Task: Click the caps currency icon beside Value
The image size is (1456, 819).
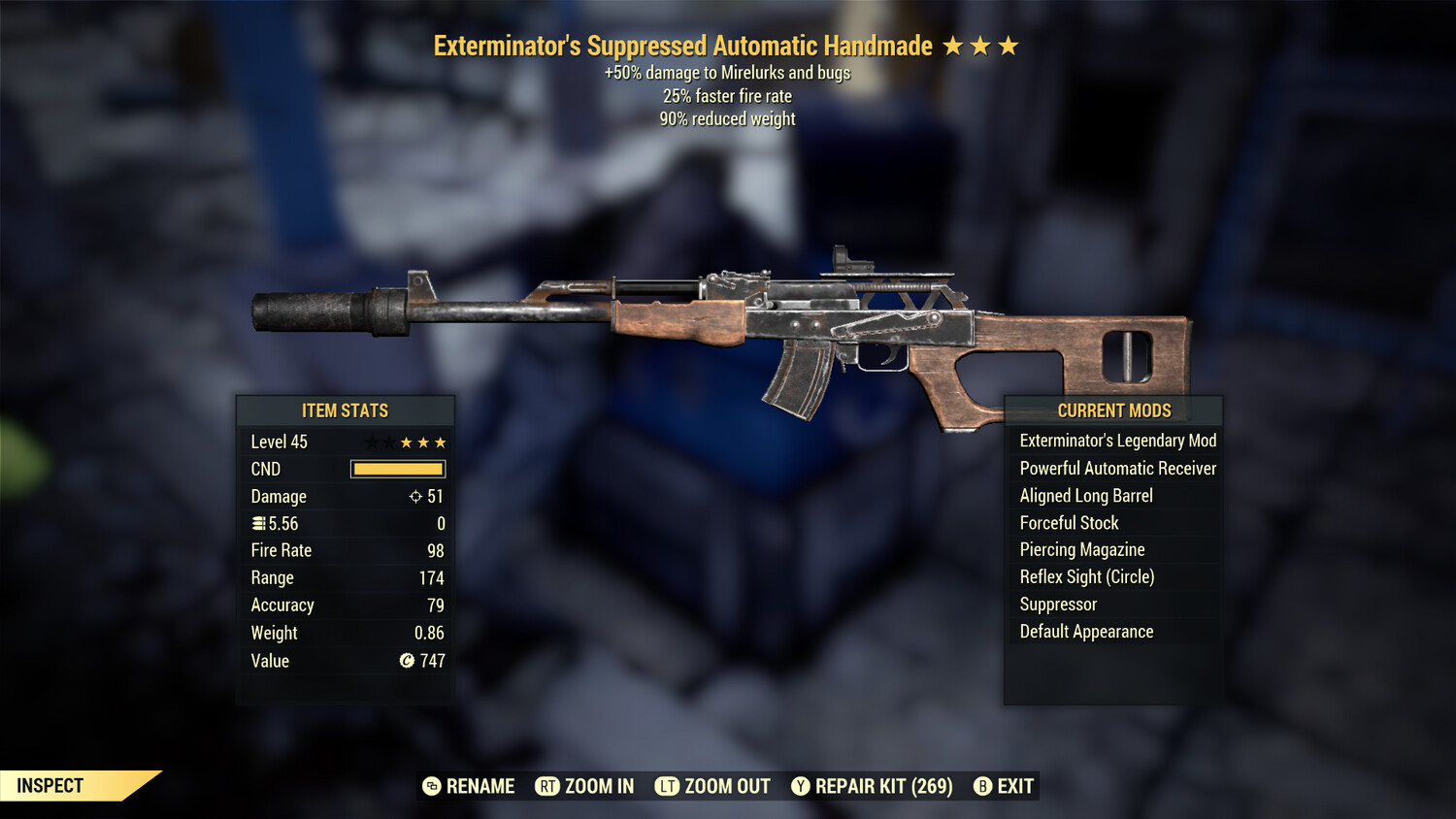Action: click(405, 661)
